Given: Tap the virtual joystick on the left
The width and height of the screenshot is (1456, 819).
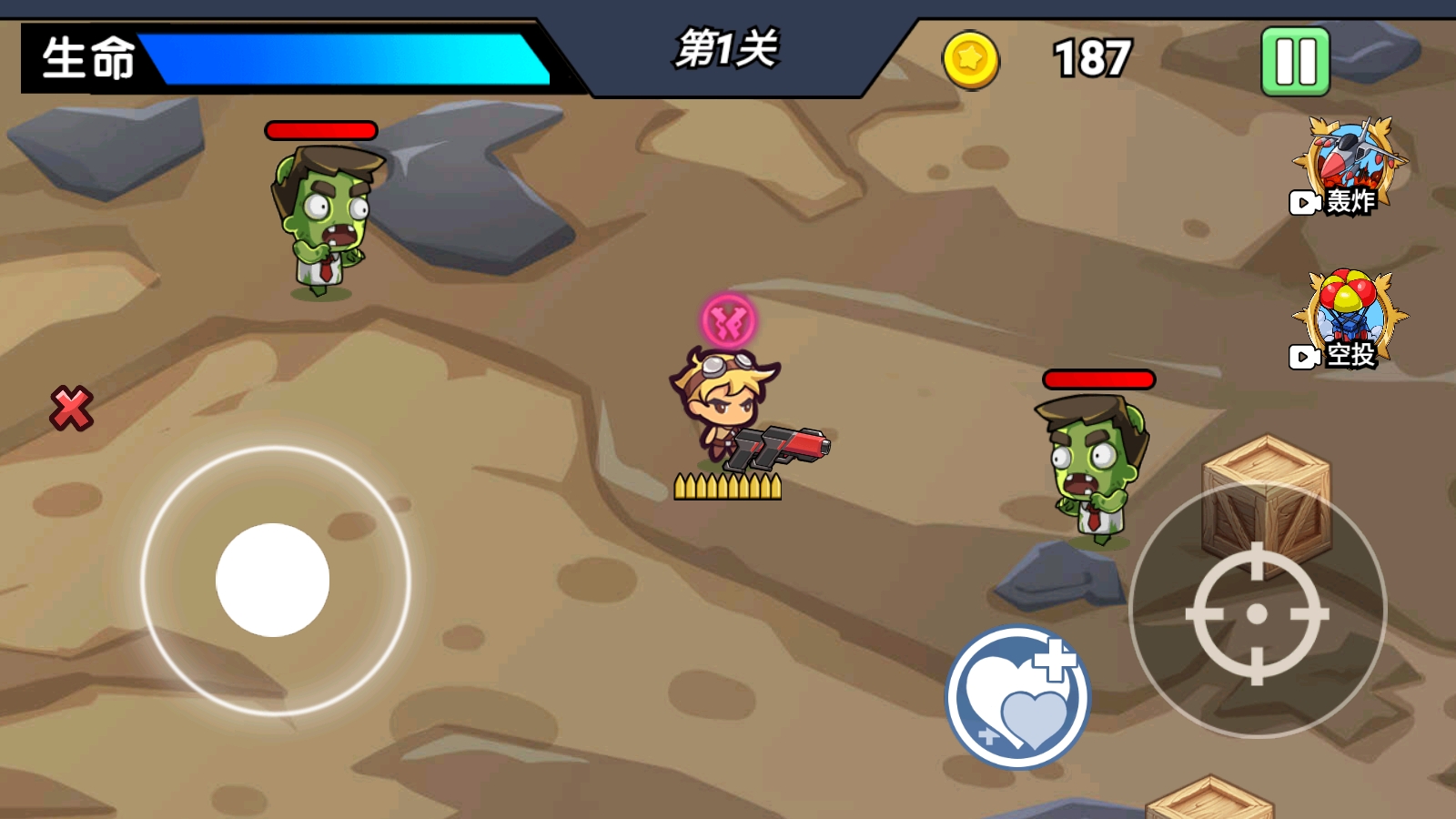Looking at the screenshot, I should coord(273,582).
